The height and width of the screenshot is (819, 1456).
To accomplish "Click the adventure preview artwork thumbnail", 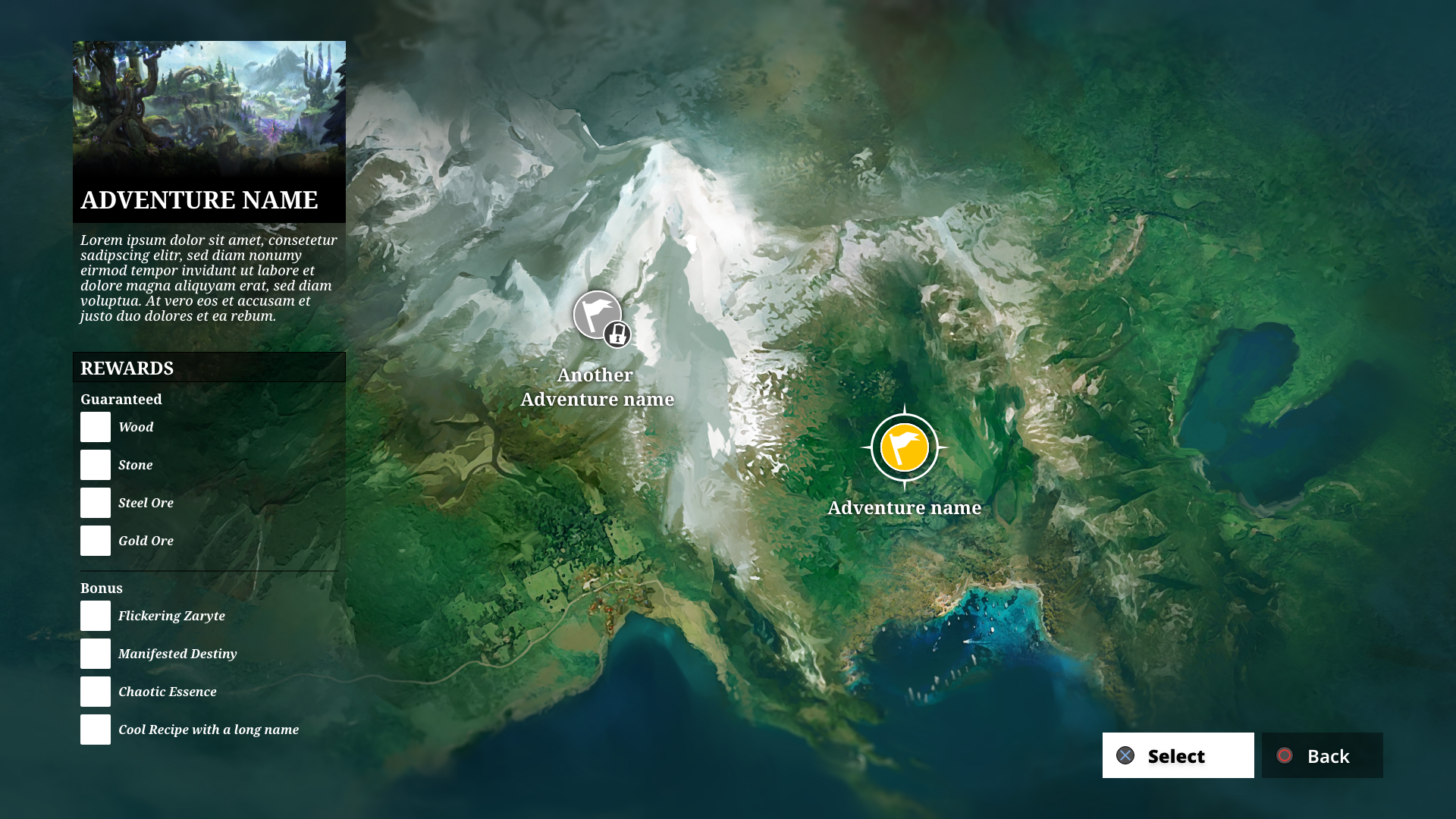I will [209, 106].
